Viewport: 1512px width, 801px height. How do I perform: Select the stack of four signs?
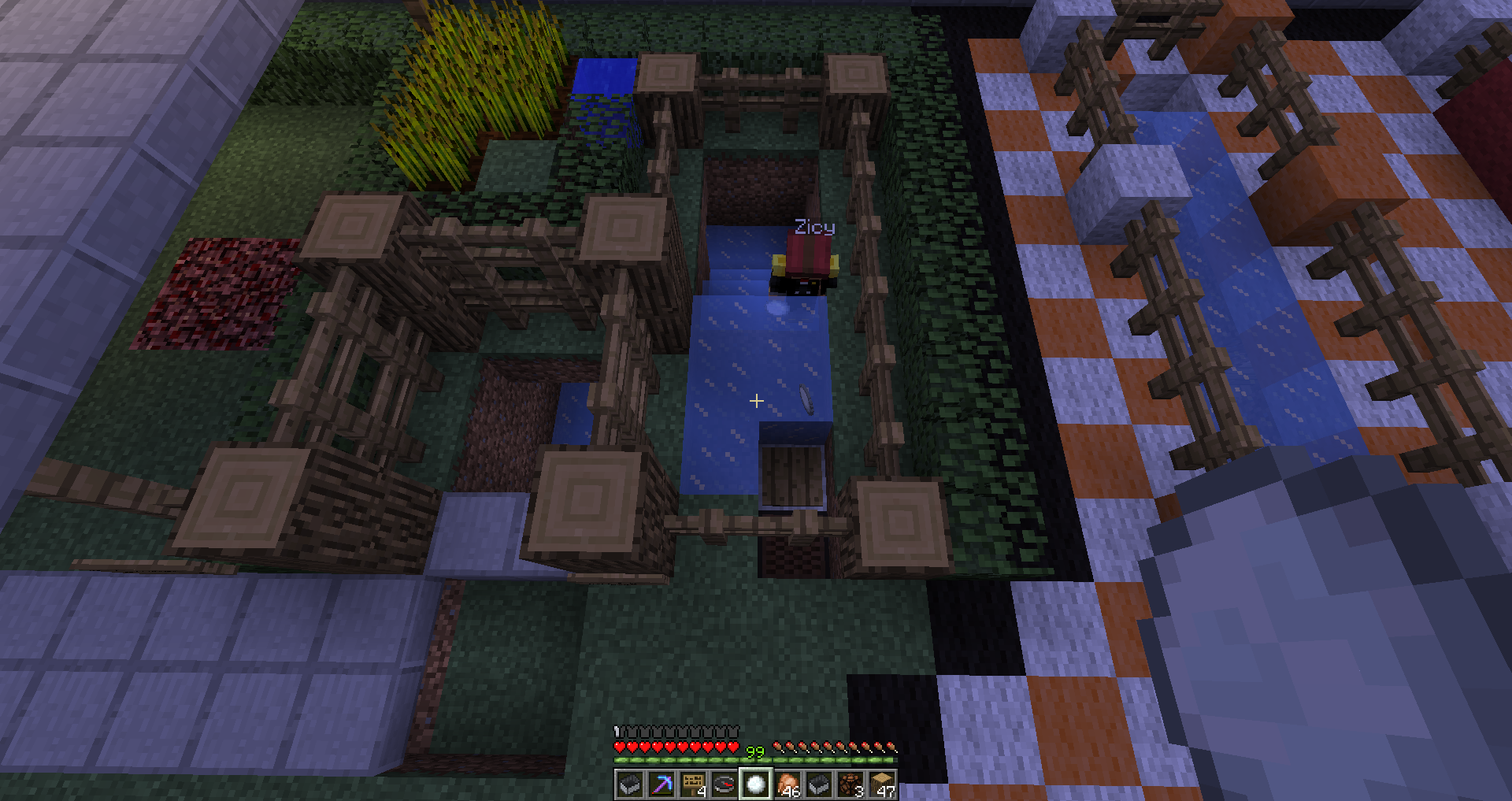click(x=693, y=784)
